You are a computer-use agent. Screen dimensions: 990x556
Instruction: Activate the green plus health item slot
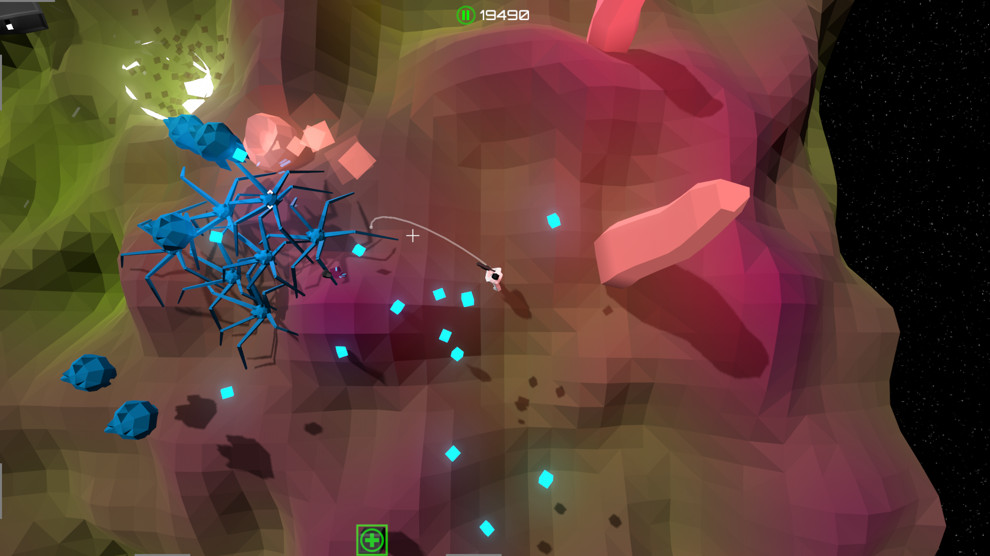click(372, 540)
